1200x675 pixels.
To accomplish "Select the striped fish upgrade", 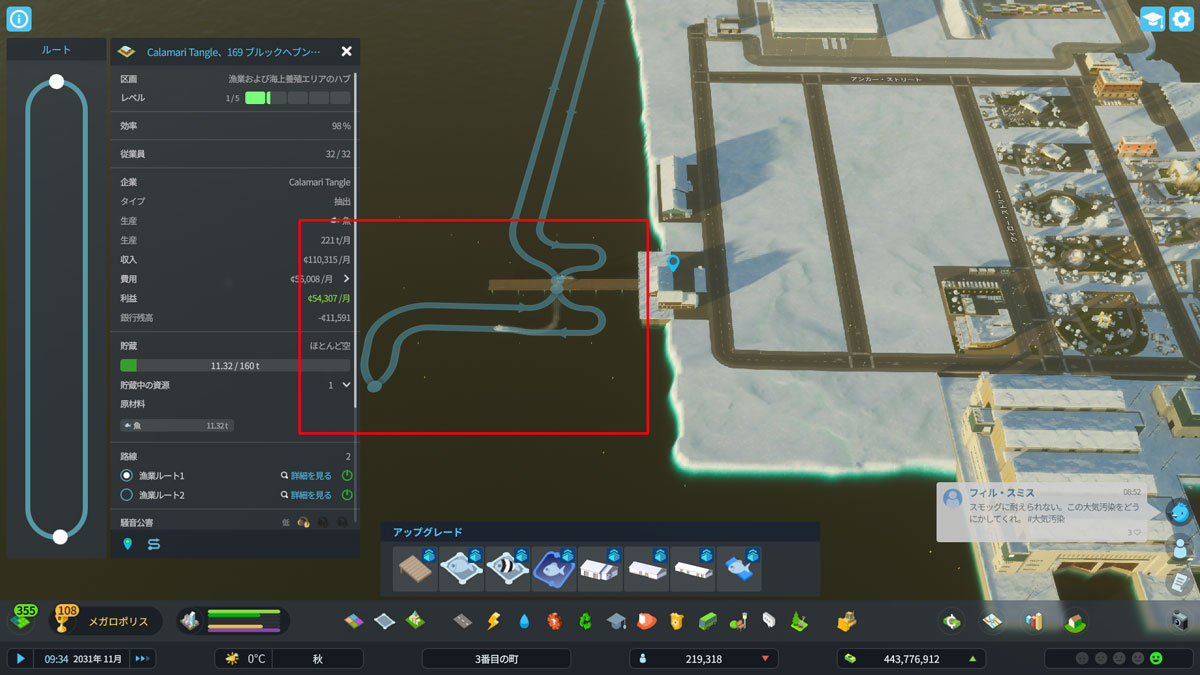I will pyautogui.click(x=507, y=569).
